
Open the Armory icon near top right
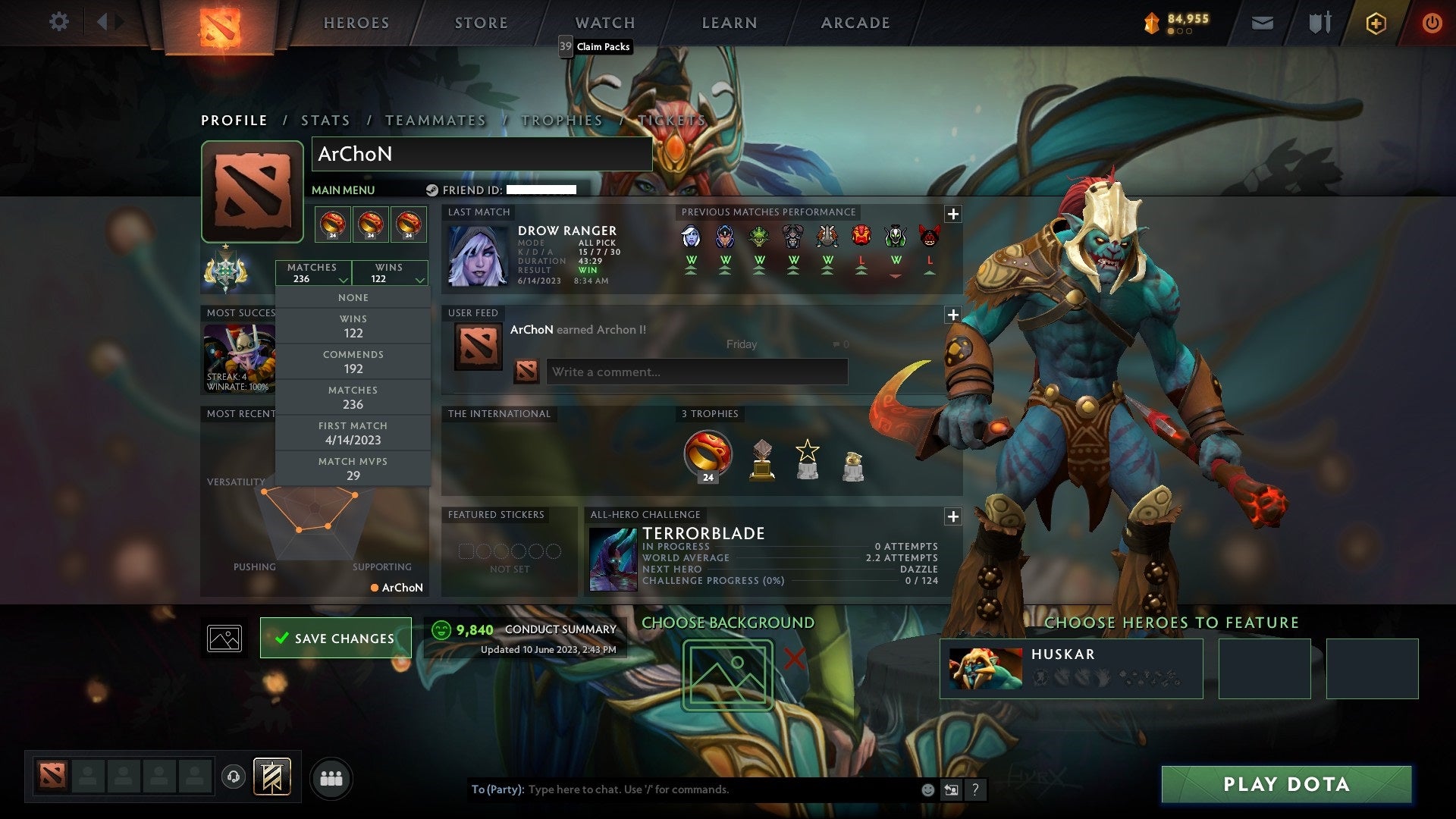point(1319,22)
